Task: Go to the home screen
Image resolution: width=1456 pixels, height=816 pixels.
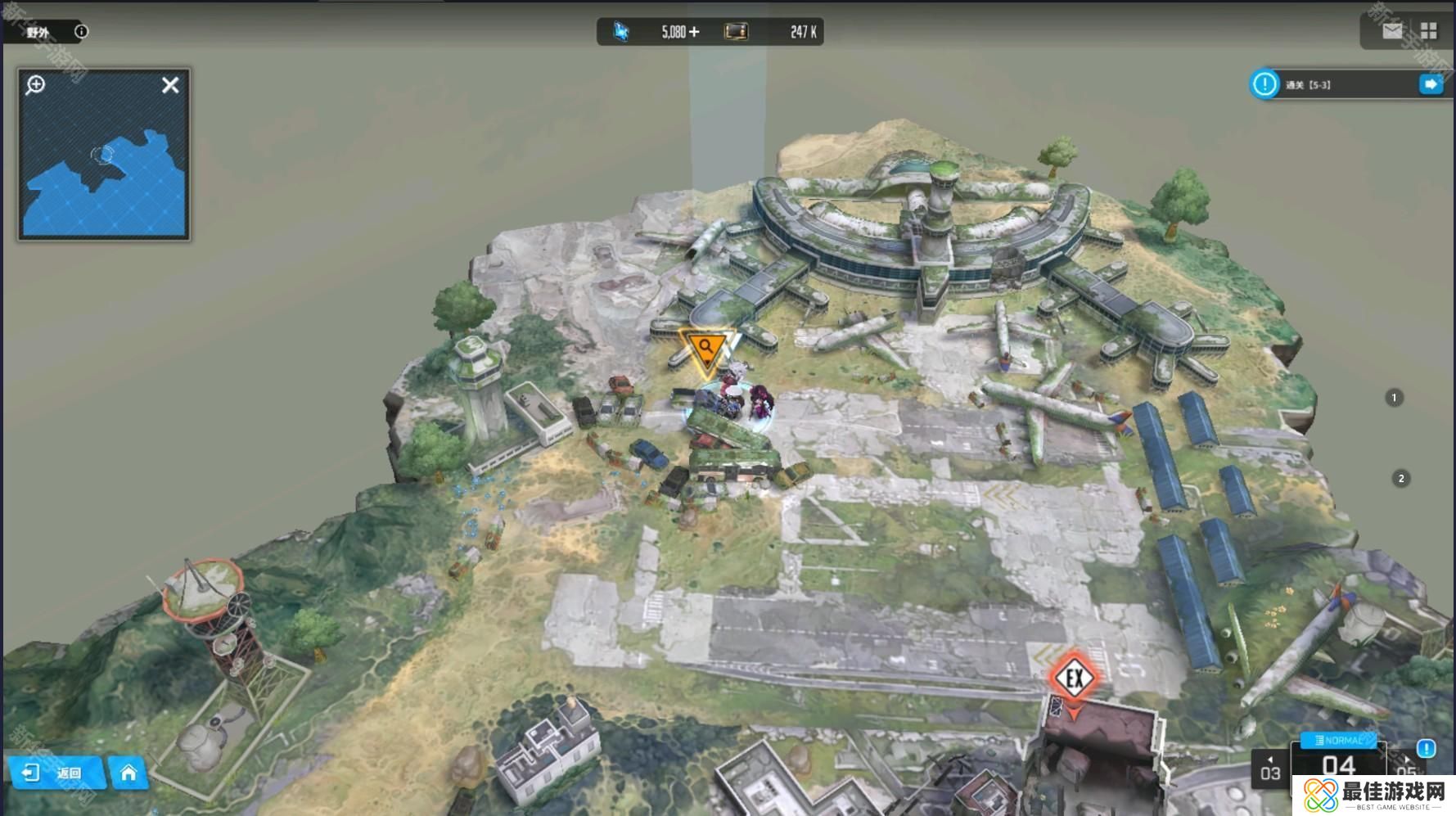Action: coord(128,773)
